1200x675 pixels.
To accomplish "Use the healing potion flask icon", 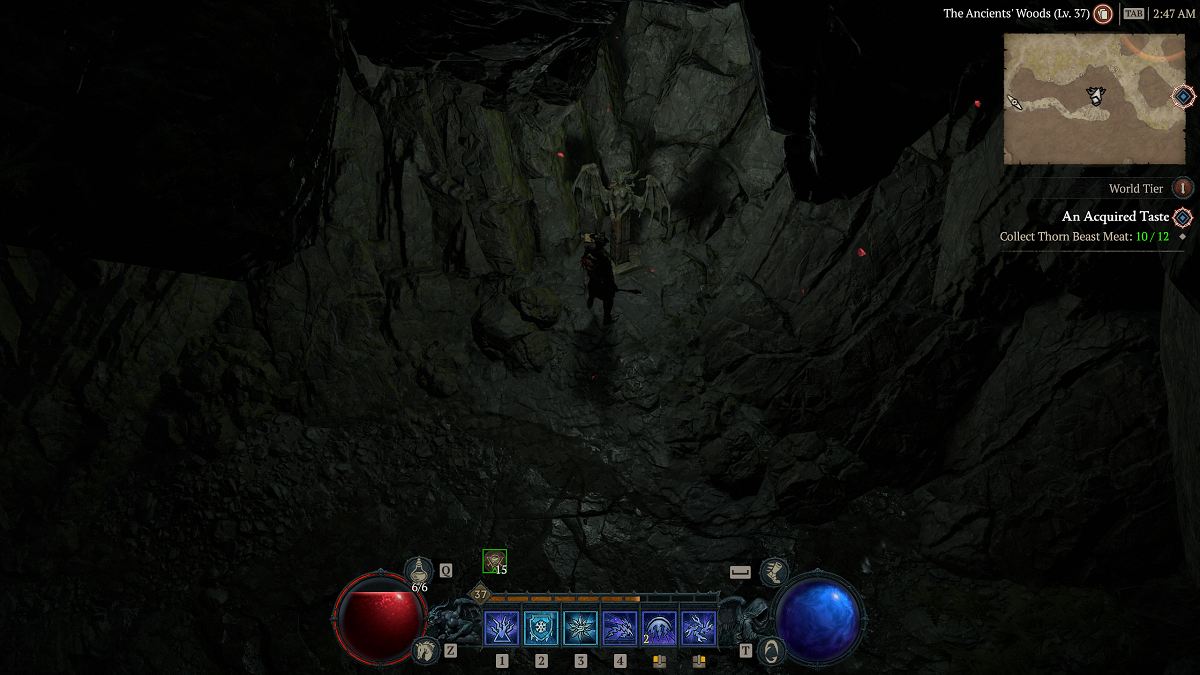I will pos(418,571).
